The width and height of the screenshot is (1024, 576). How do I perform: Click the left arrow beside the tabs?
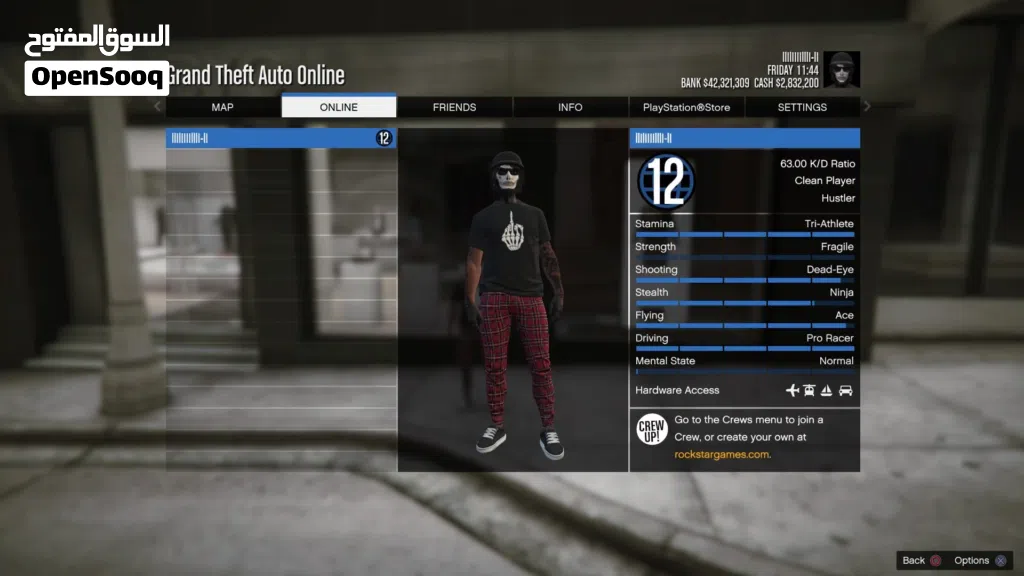pos(157,106)
